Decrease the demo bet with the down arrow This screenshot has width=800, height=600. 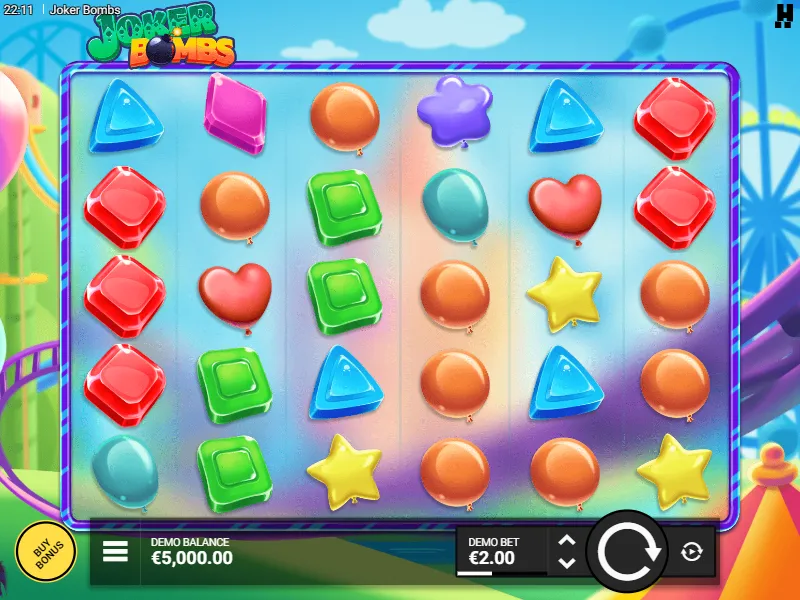point(567,562)
